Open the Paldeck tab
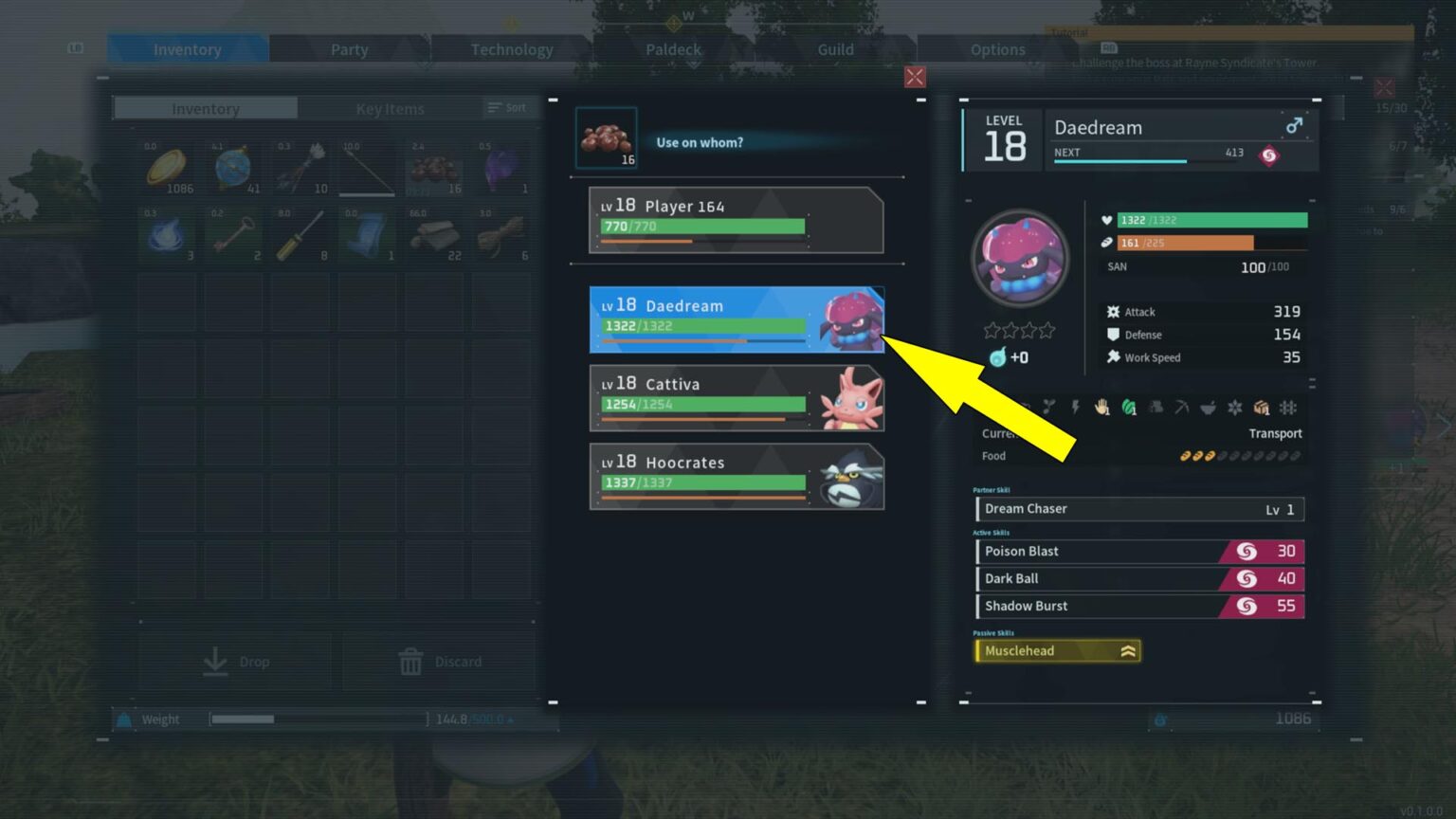1456x819 pixels. point(673,49)
